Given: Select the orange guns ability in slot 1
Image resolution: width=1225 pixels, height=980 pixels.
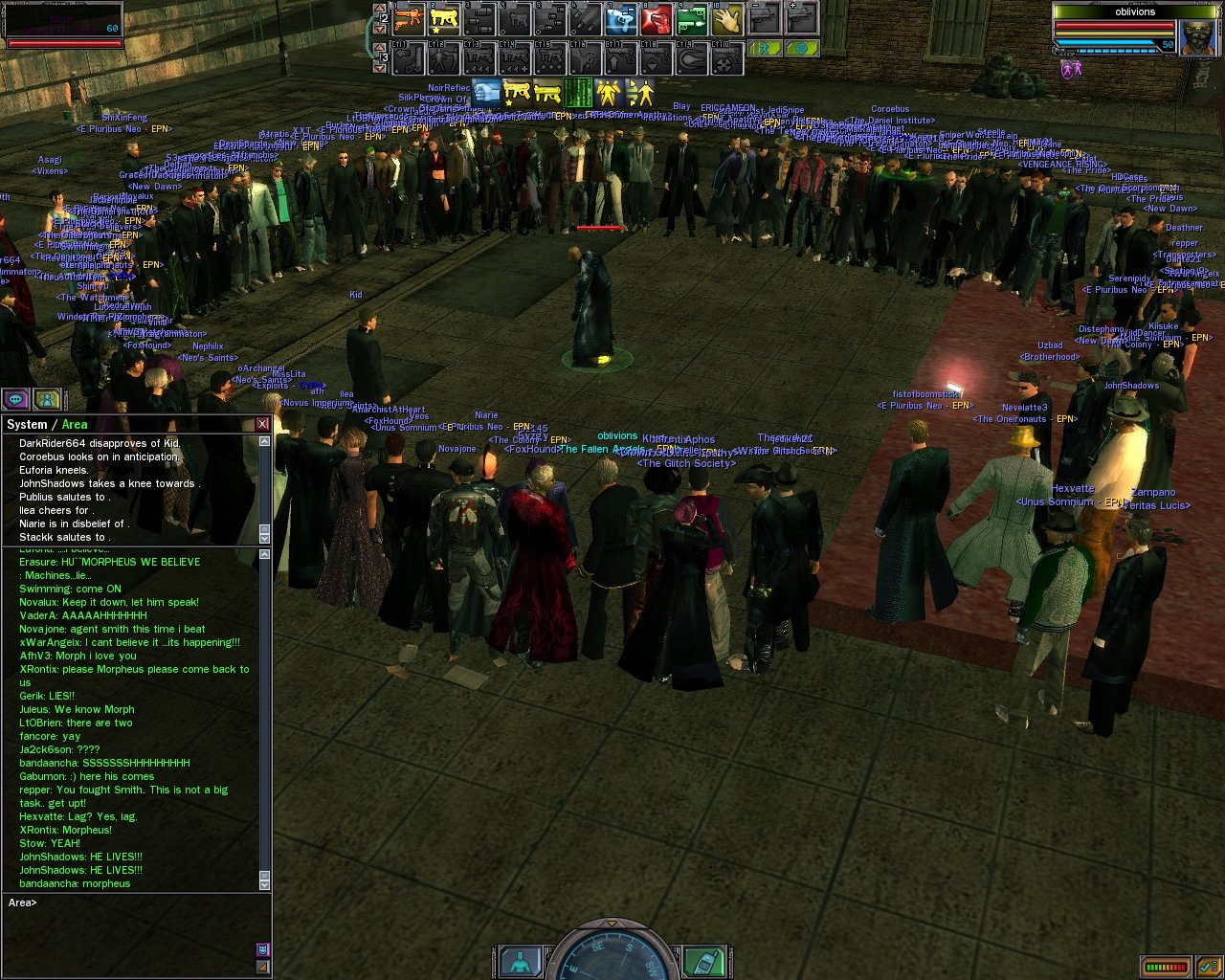Looking at the screenshot, I should (409, 18).
